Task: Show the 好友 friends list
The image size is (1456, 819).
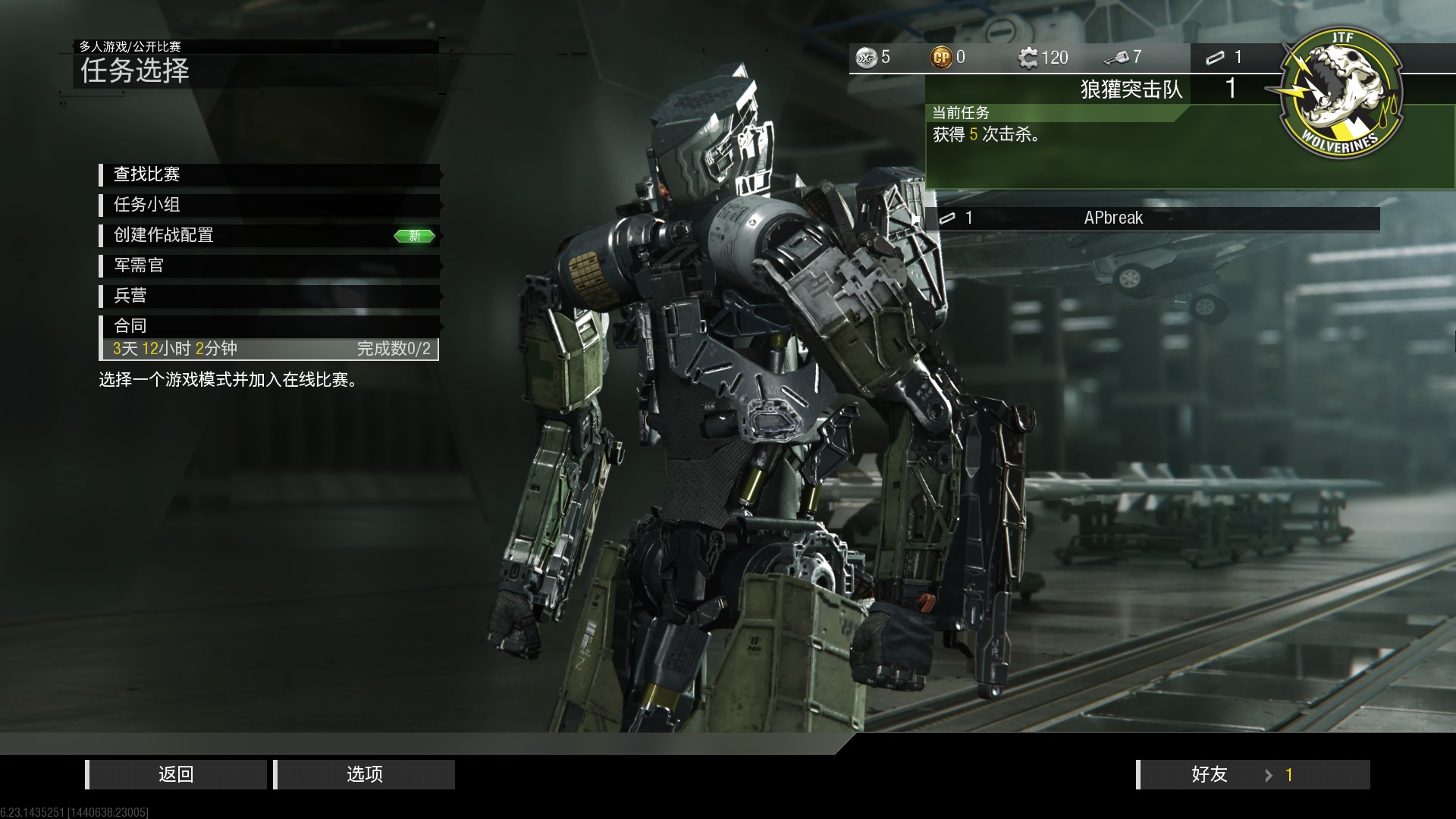Action: coord(1253,774)
